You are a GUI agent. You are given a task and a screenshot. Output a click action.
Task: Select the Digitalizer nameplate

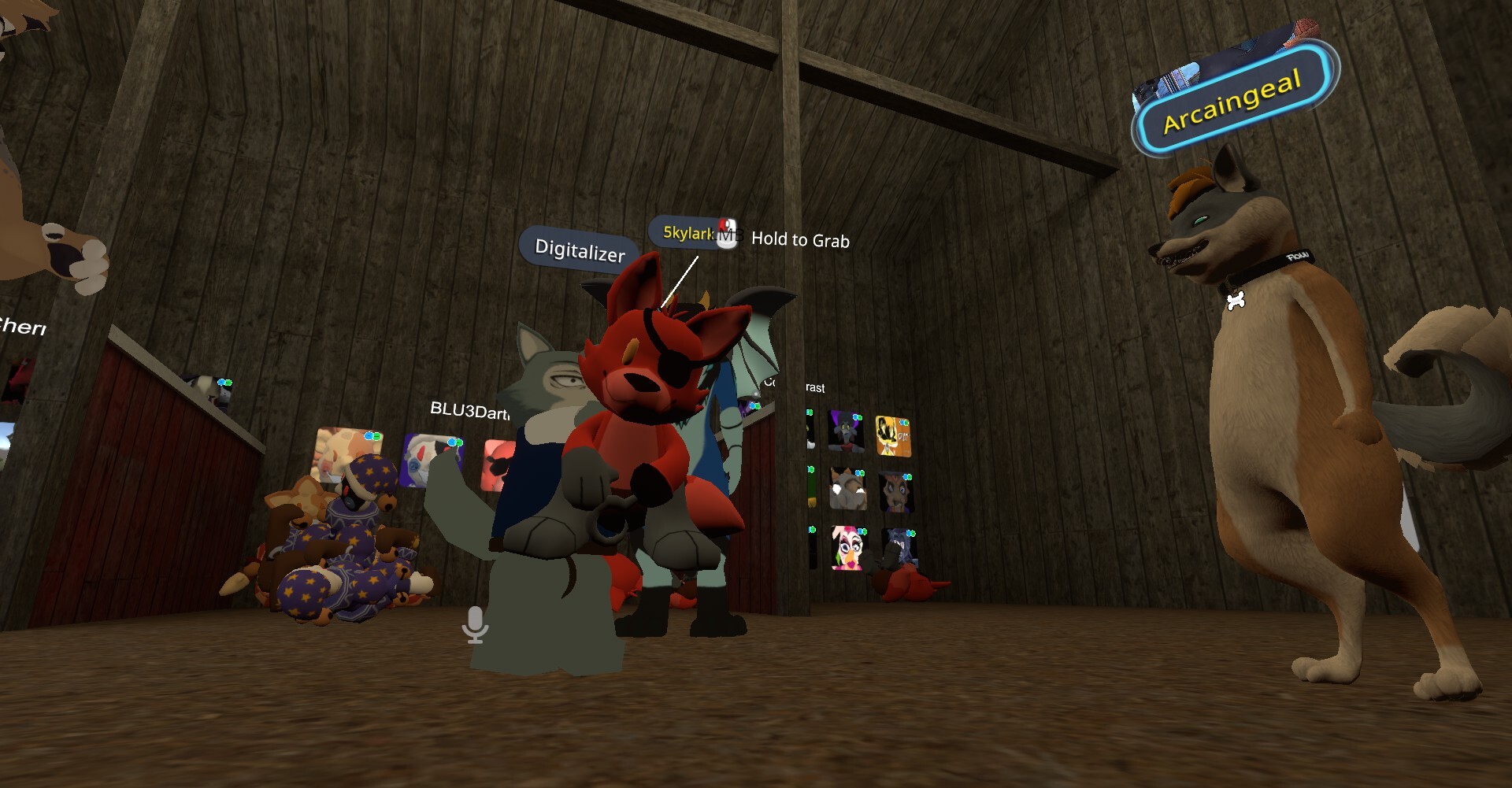point(580,250)
